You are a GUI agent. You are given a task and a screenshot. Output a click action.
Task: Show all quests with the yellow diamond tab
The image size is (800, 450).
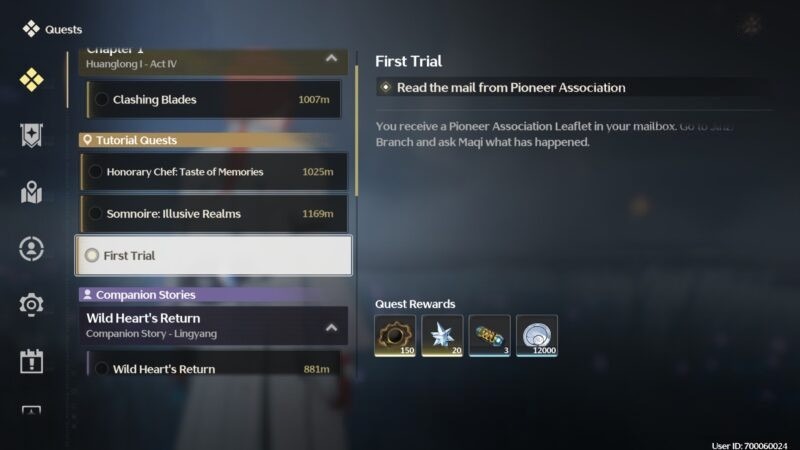31,79
